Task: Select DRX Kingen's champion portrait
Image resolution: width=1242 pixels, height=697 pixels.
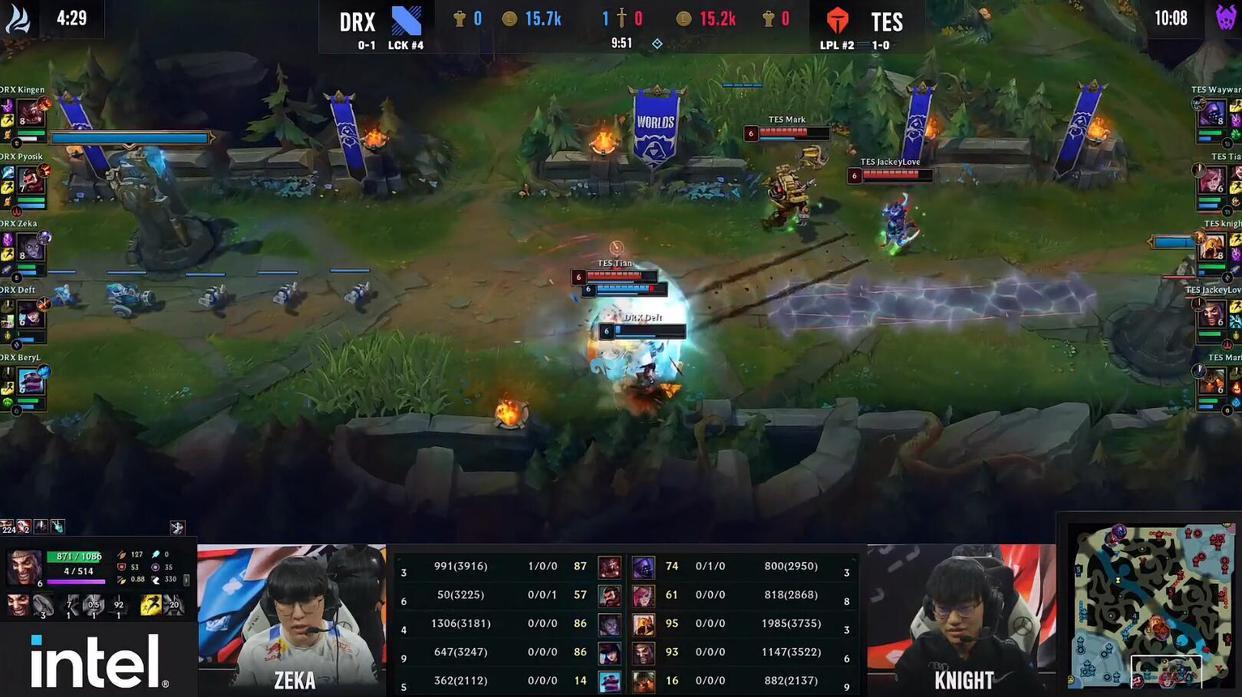Action: pyautogui.click(x=31, y=112)
